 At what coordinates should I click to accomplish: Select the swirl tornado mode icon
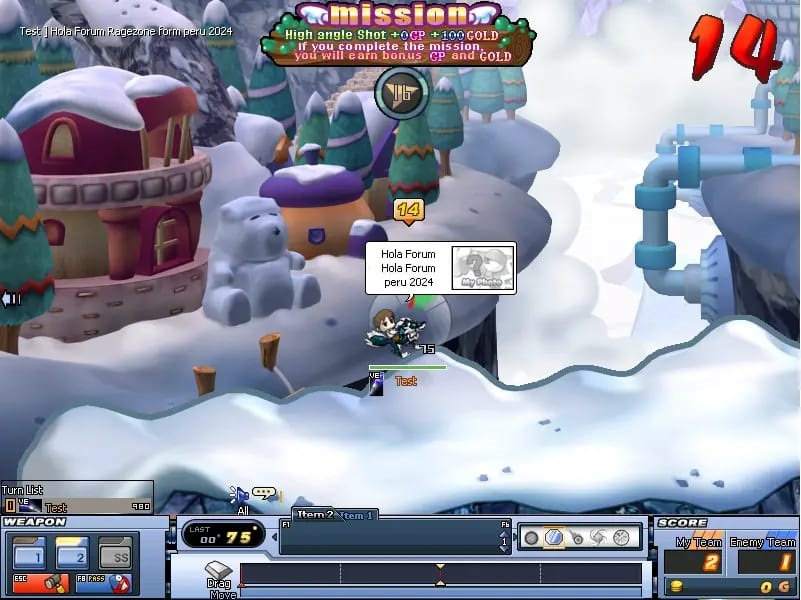coord(598,538)
